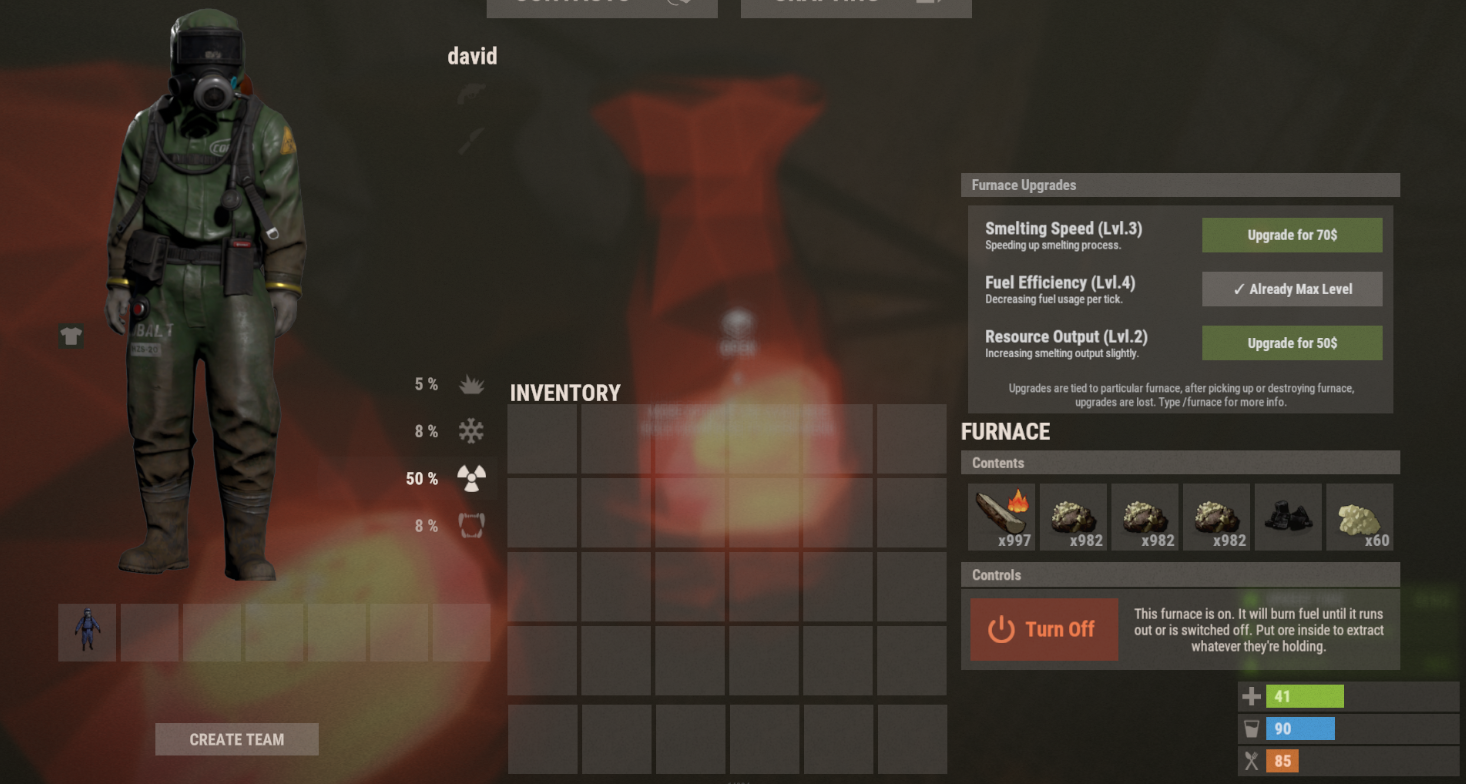
Task: Create a team
Action: tap(237, 739)
